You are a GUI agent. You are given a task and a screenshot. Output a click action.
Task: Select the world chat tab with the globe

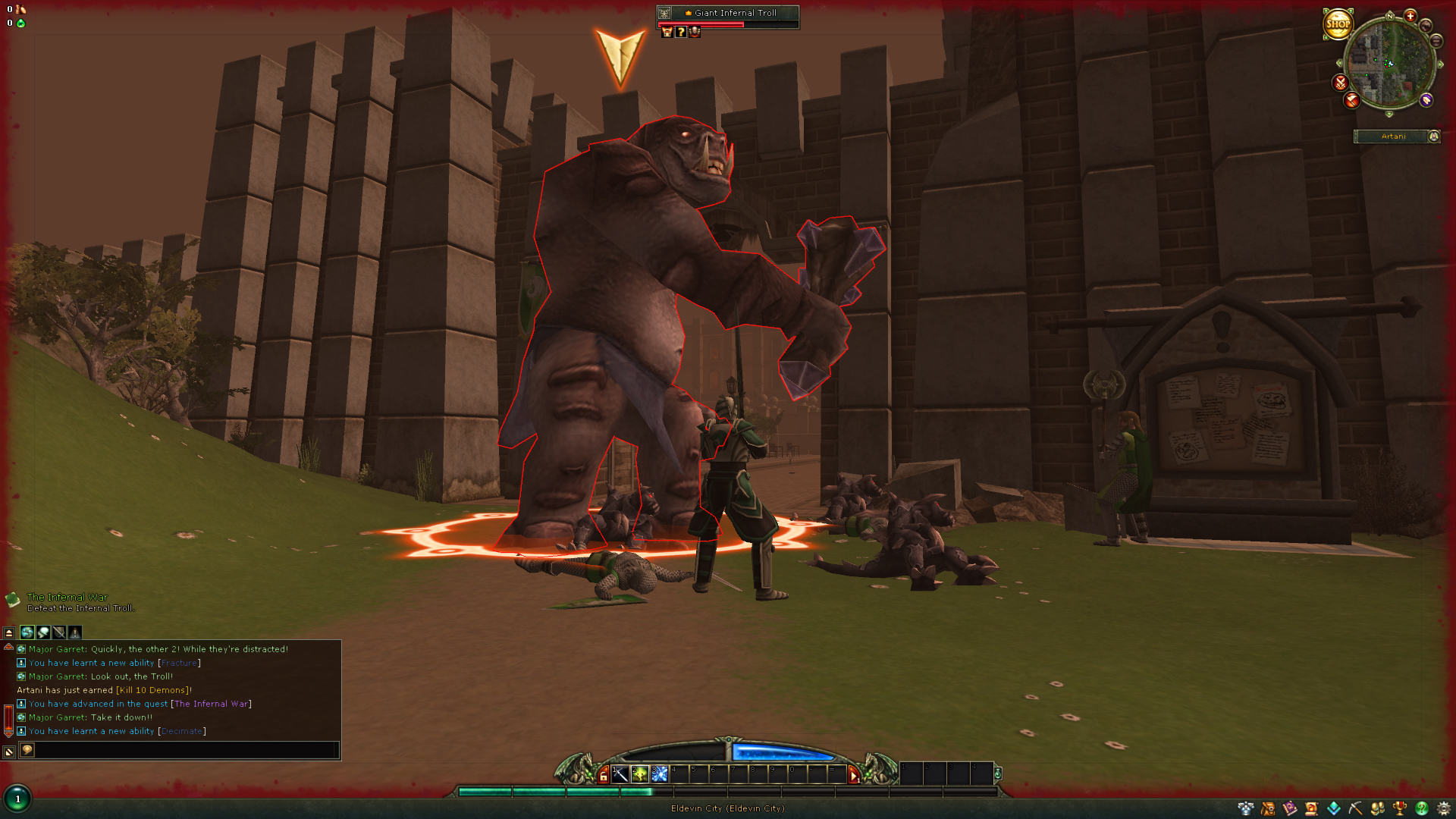pyautogui.click(x=27, y=632)
